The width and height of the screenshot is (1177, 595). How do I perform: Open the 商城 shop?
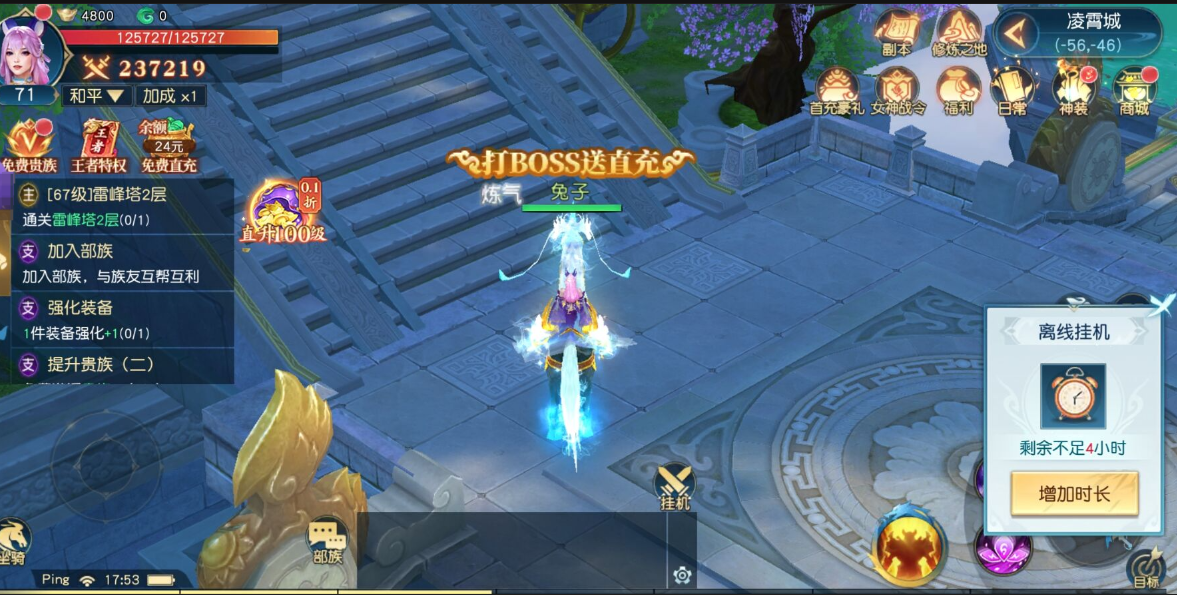(1135, 90)
